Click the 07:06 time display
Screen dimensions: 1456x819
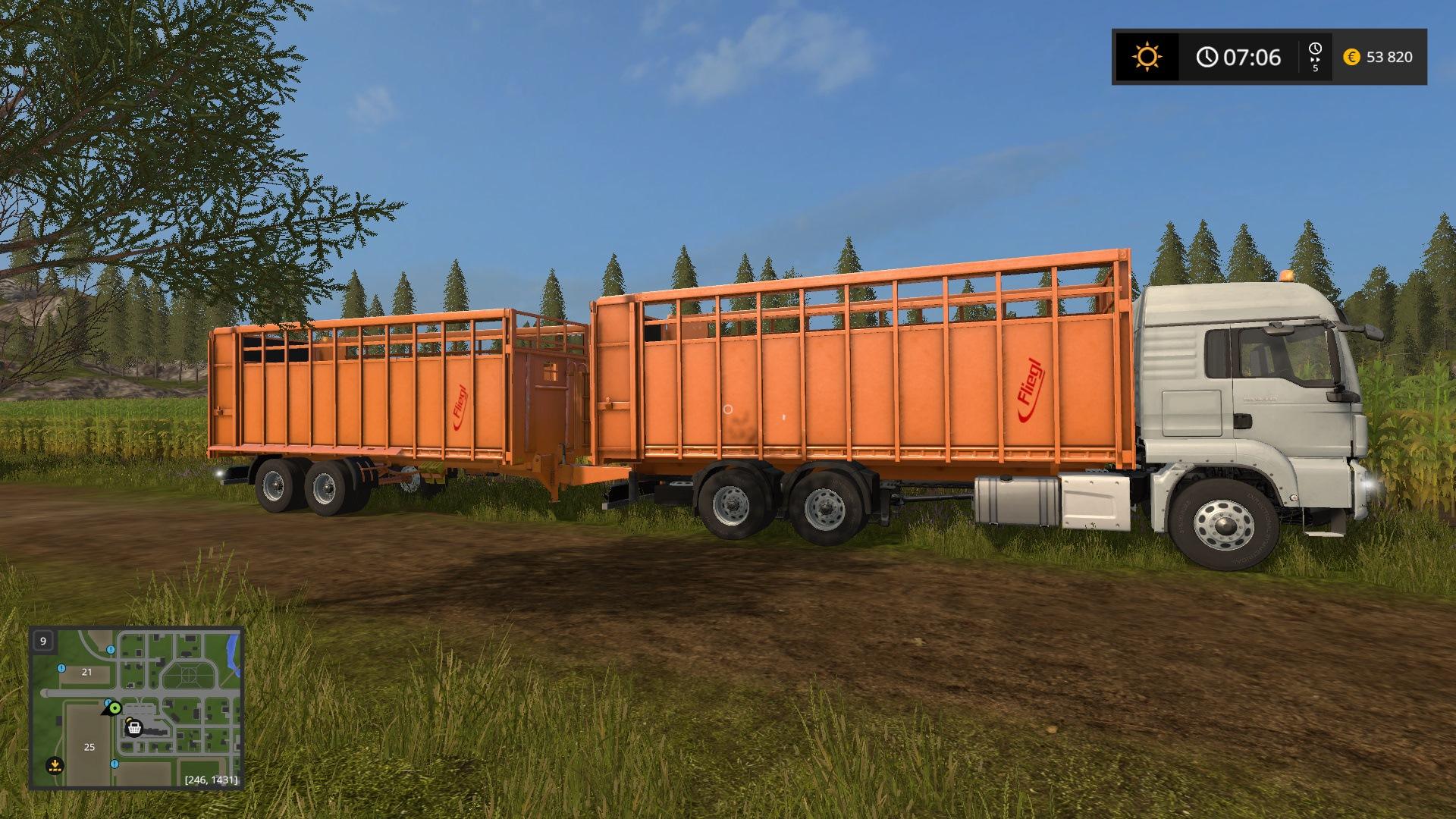pos(1253,56)
